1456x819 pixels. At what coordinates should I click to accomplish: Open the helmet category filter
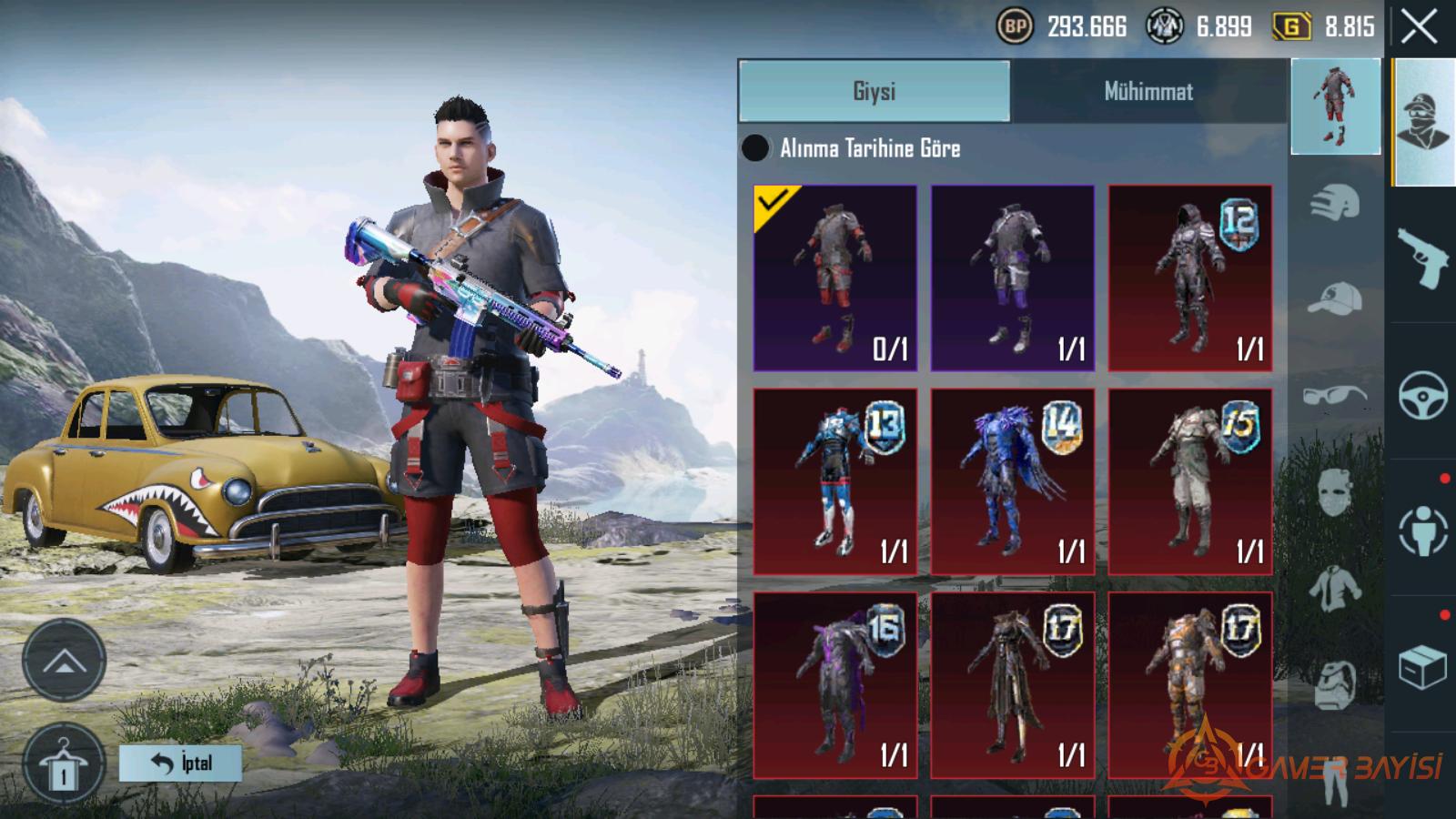pos(1335,202)
